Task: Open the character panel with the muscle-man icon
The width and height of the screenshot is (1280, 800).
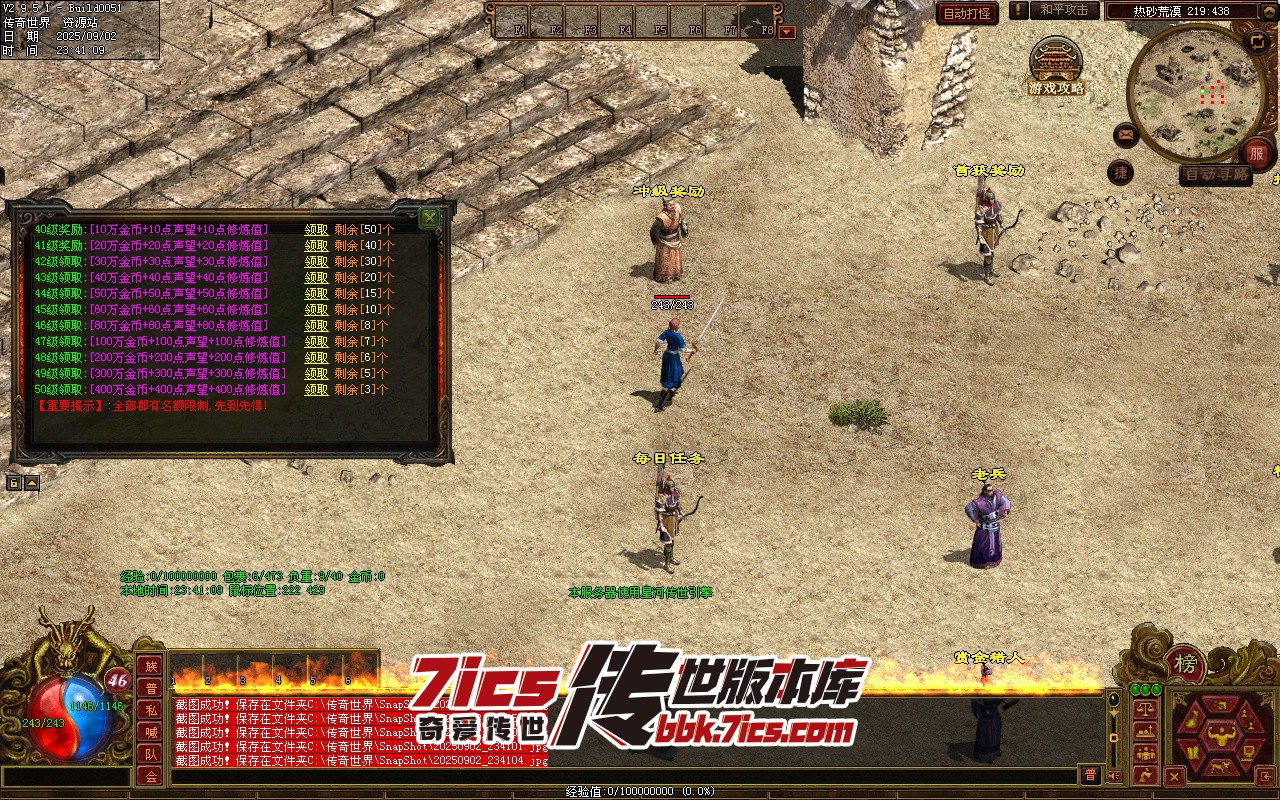Action: 1219,738
